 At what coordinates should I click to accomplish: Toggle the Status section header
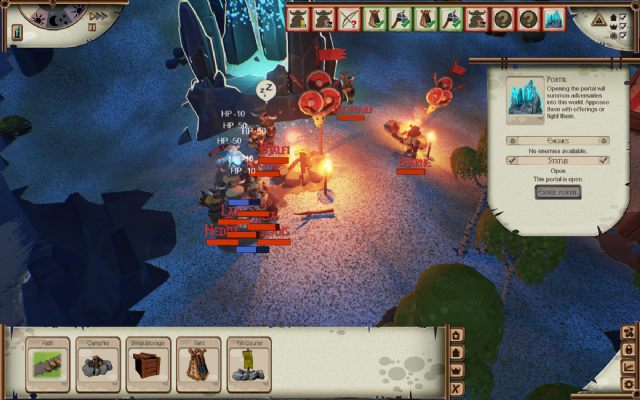pyautogui.click(x=558, y=160)
